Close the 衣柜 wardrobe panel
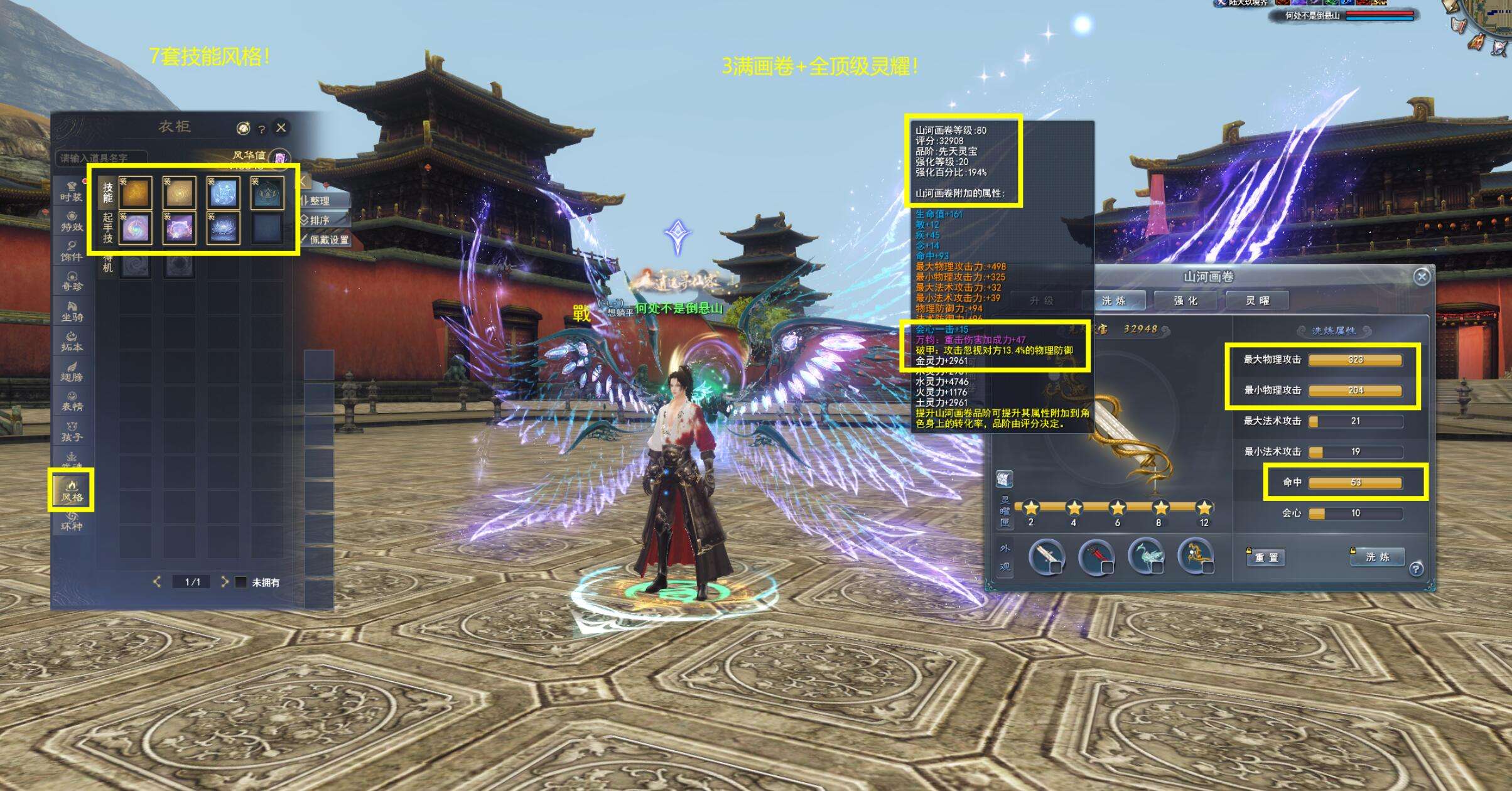The width and height of the screenshot is (1512, 791). coord(281,127)
